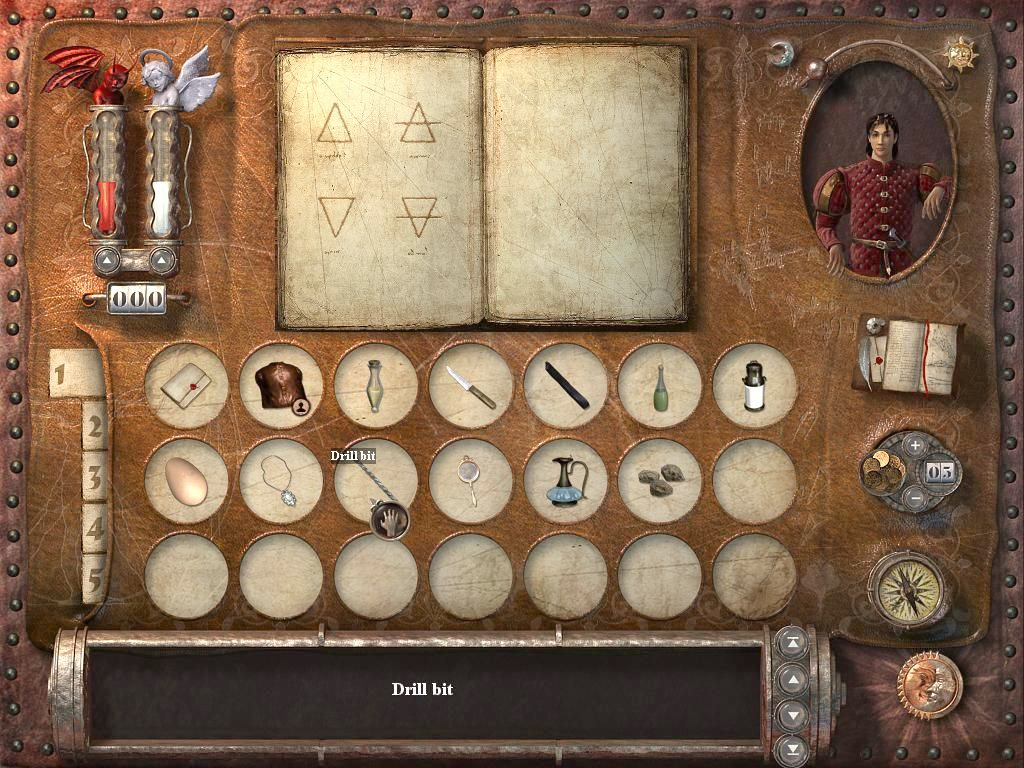Select the sealed letter inventory slot

click(x=185, y=386)
